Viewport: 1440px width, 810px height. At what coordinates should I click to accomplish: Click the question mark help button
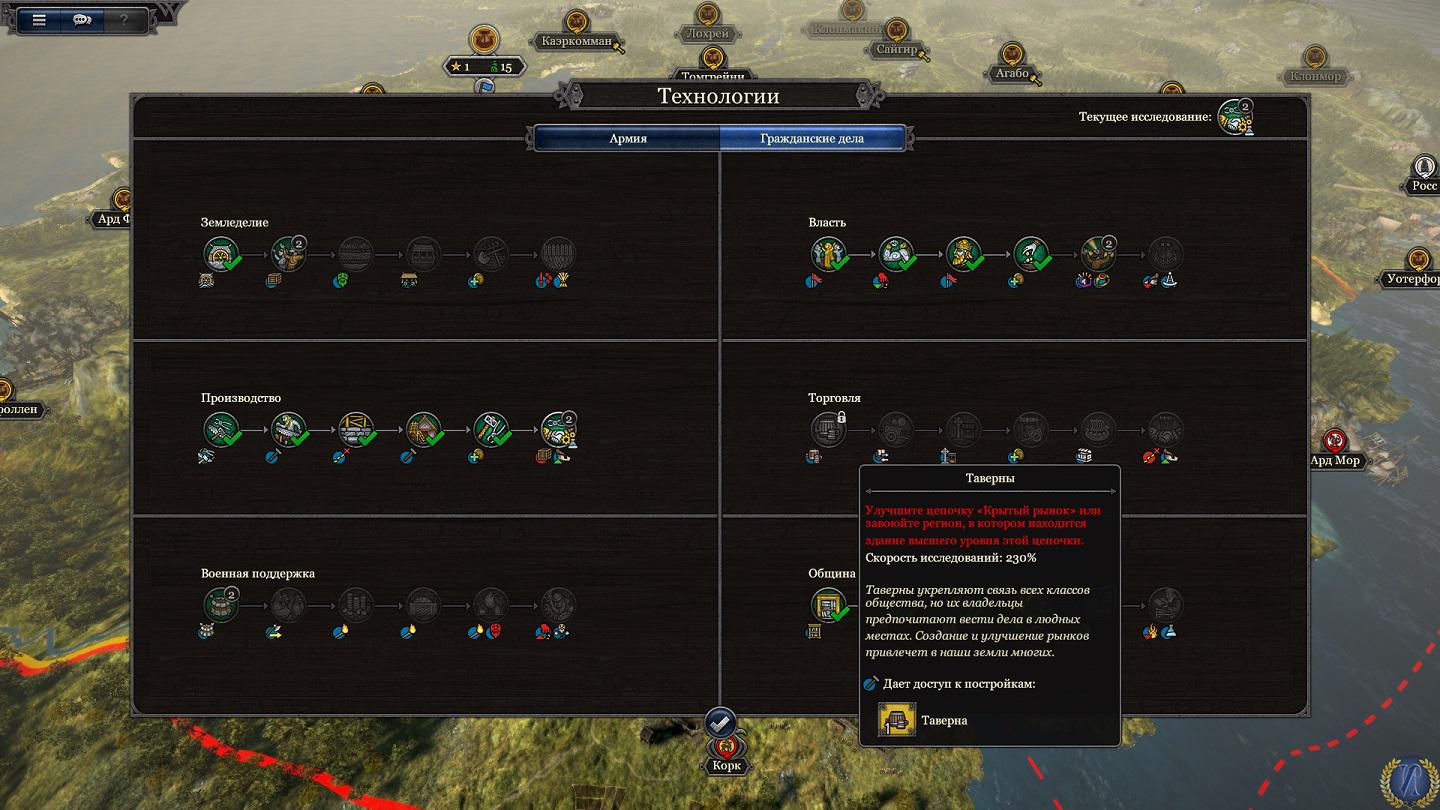click(x=124, y=20)
